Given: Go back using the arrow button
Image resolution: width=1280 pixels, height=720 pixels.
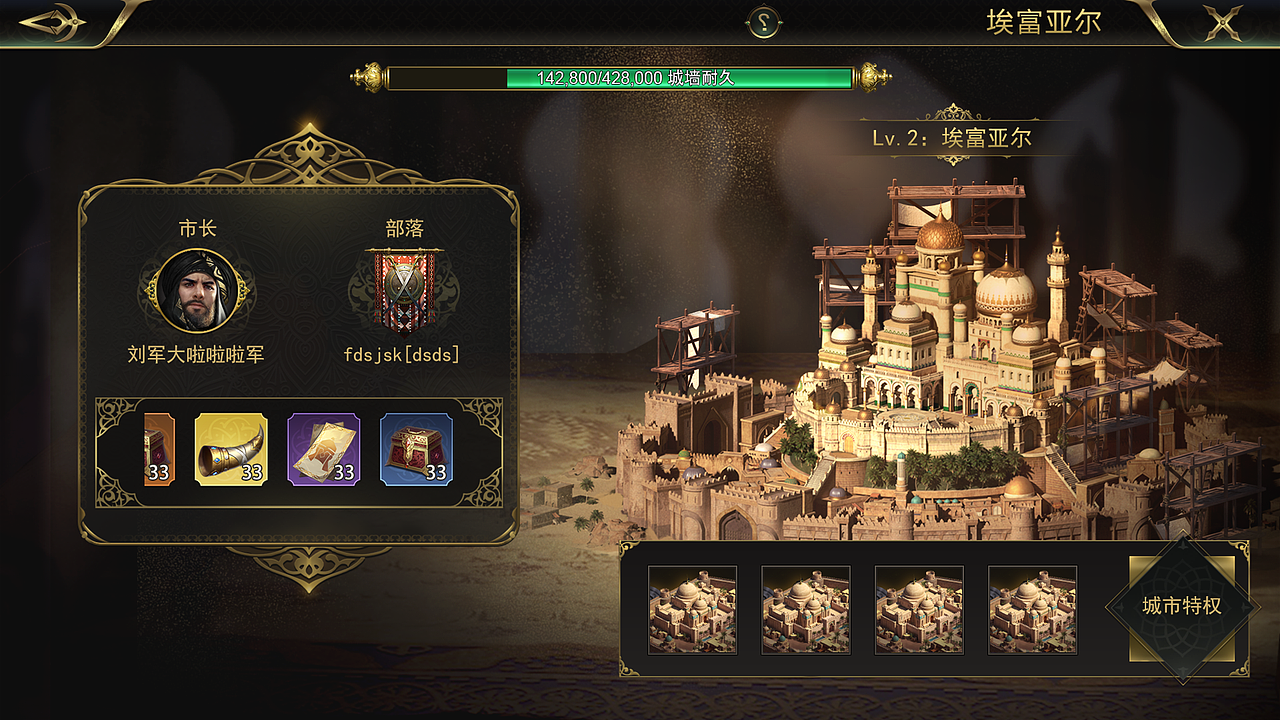Looking at the screenshot, I should [x=54, y=22].
